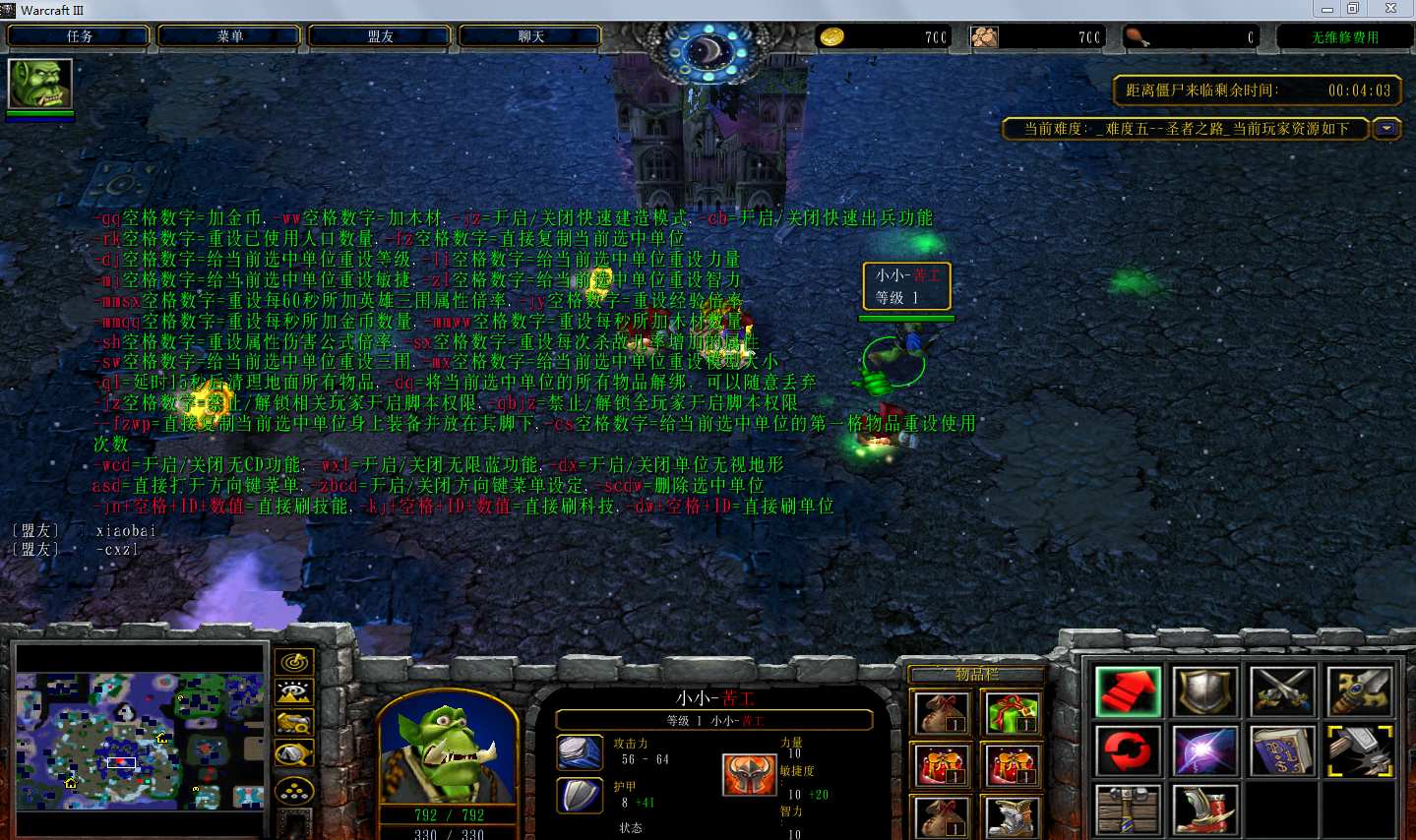Open the 聊天 chat log
The image size is (1416, 840).
tap(530, 36)
